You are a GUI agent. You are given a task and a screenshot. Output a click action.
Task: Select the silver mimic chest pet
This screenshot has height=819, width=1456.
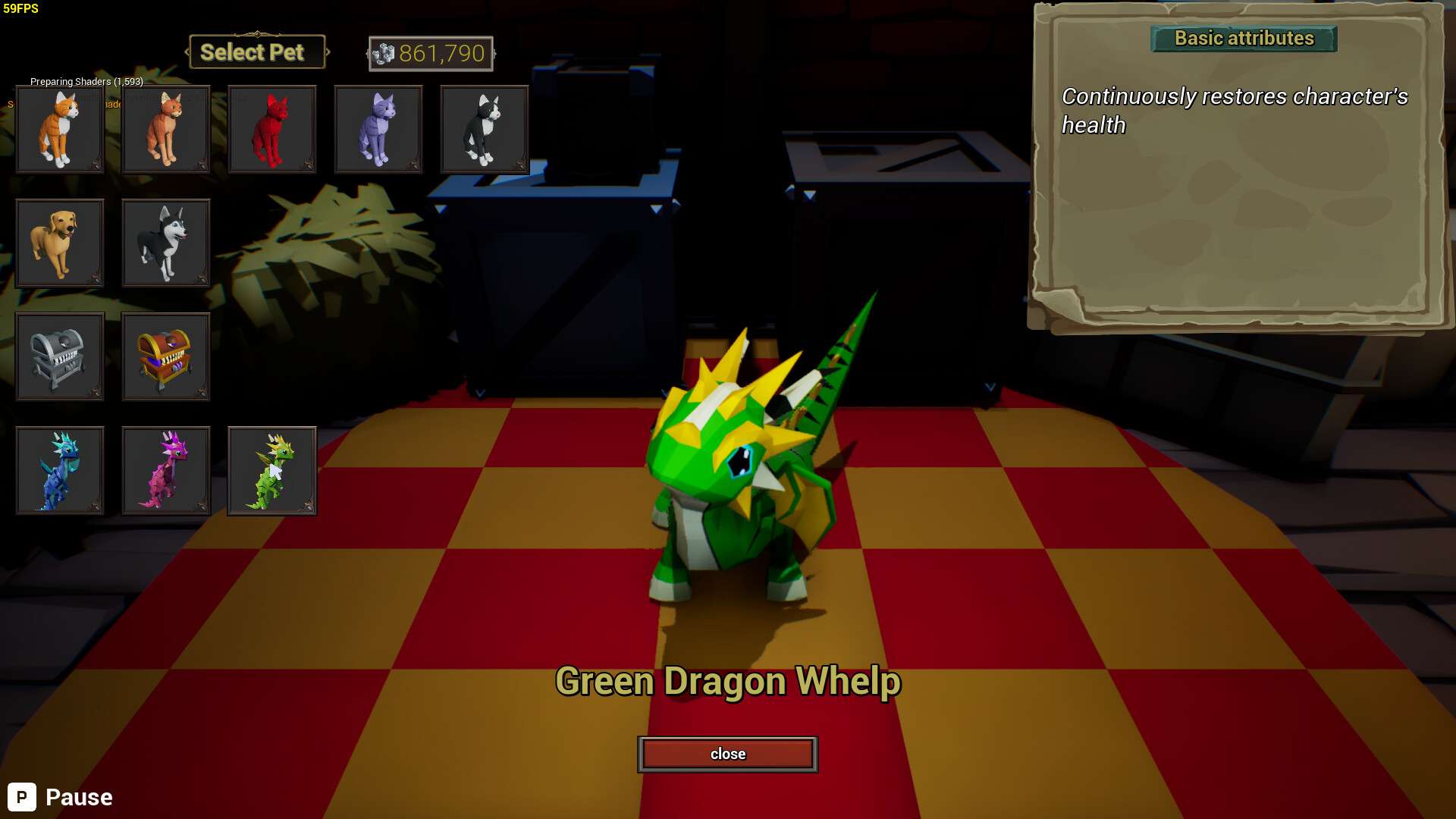pyautogui.click(x=60, y=356)
